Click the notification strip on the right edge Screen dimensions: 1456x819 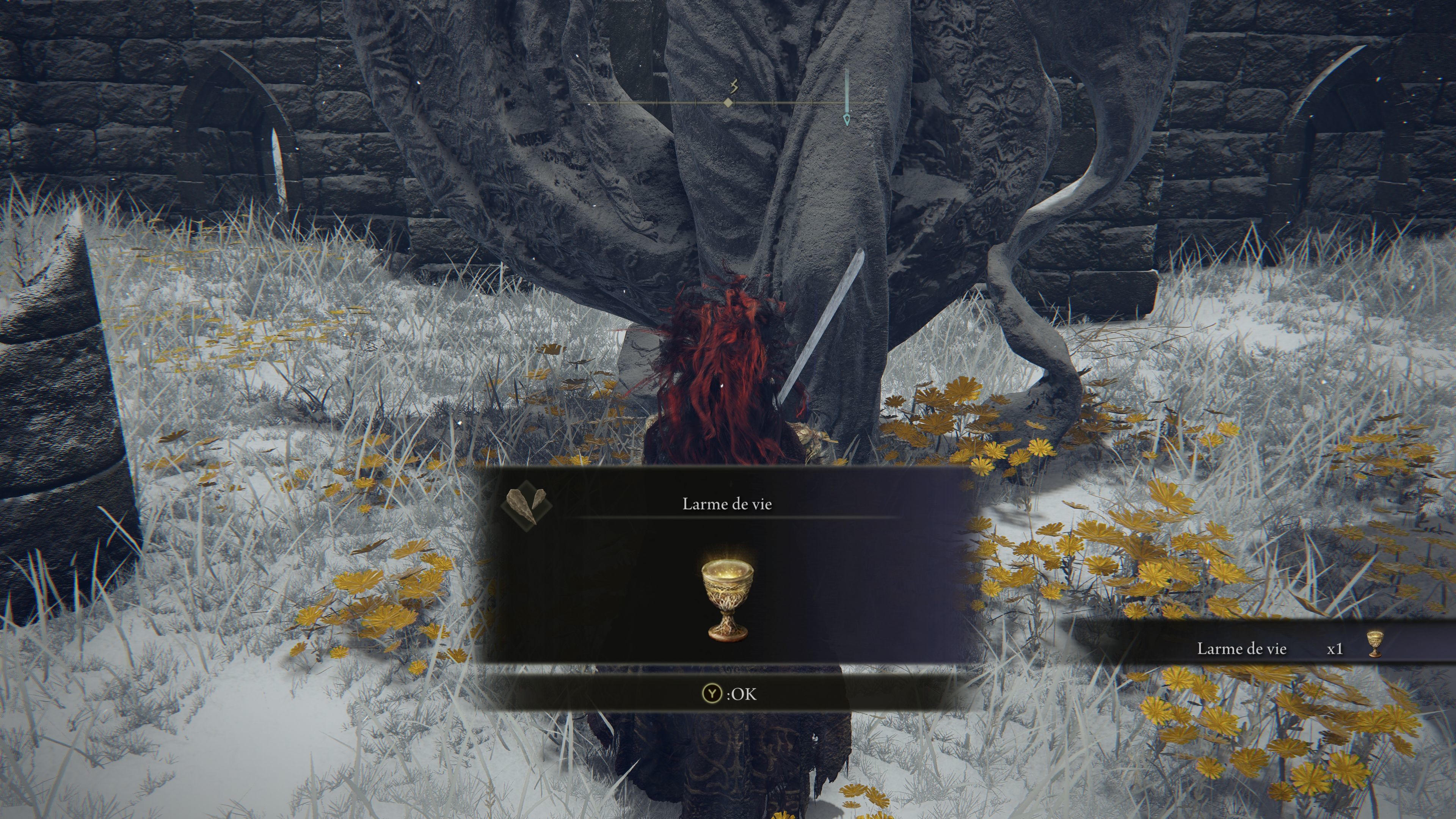tap(1300, 648)
